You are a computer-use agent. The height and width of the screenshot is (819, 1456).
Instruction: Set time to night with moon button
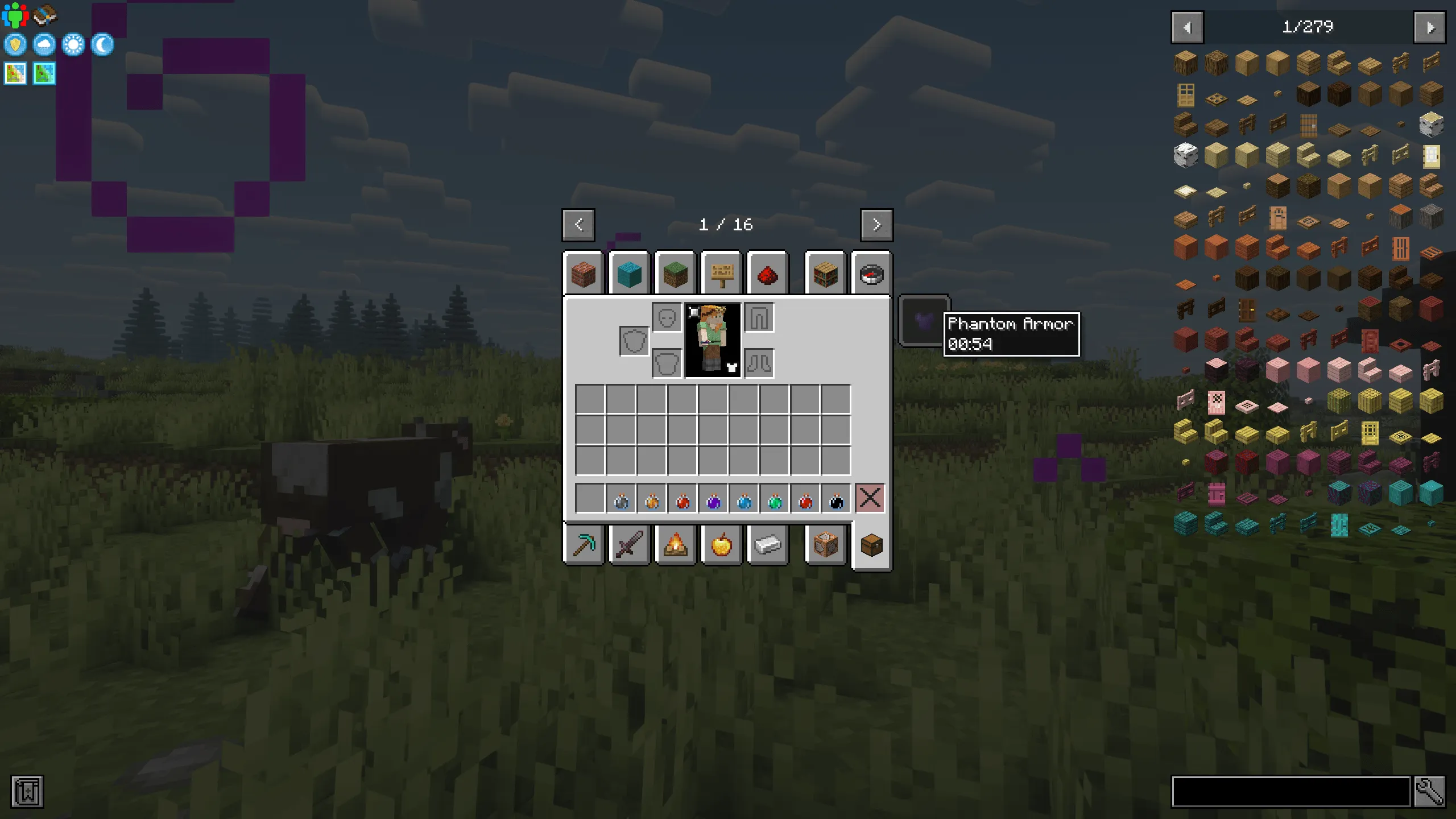(x=102, y=45)
